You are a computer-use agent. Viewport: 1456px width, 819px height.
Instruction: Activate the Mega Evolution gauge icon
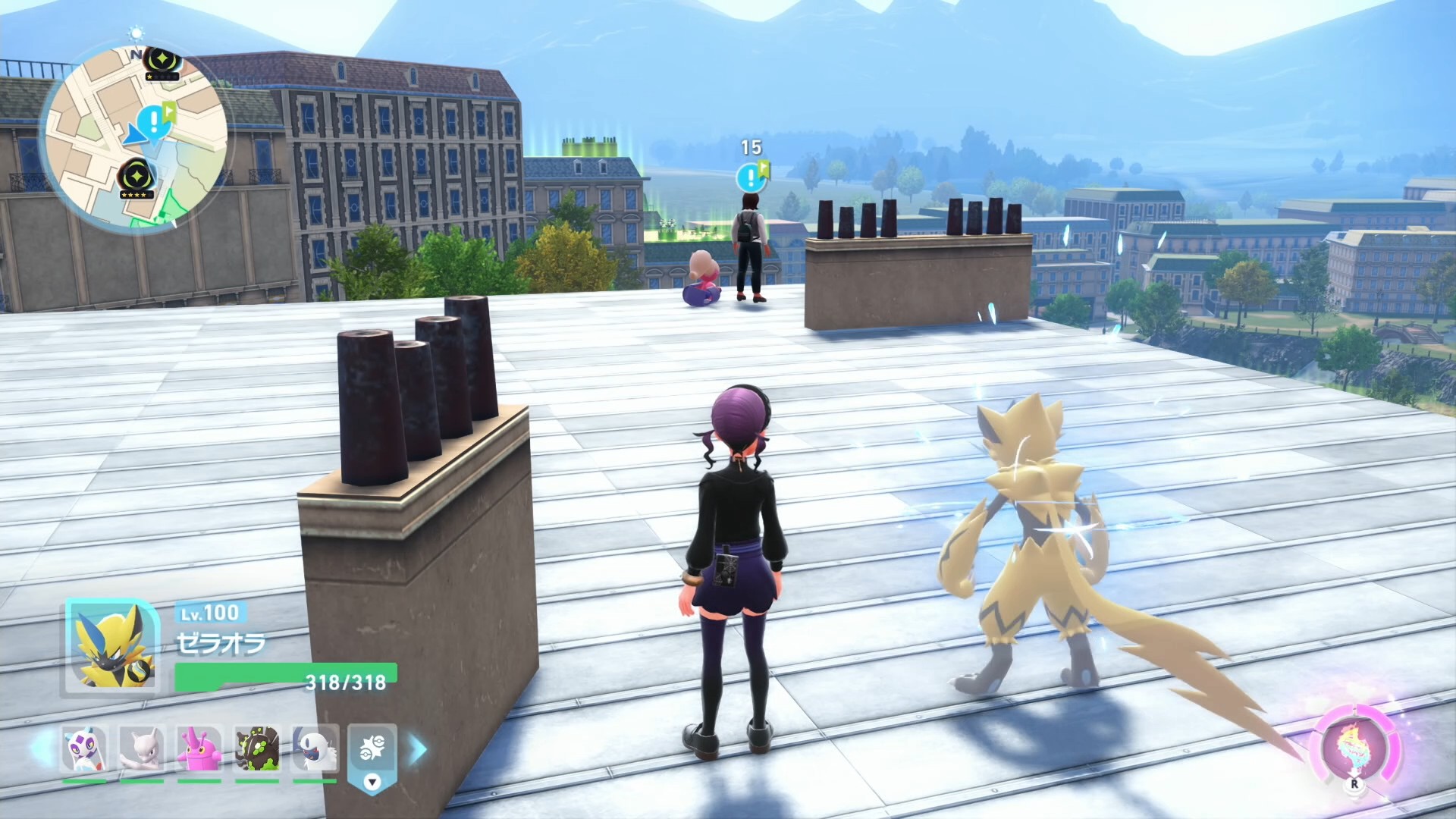tap(1355, 748)
